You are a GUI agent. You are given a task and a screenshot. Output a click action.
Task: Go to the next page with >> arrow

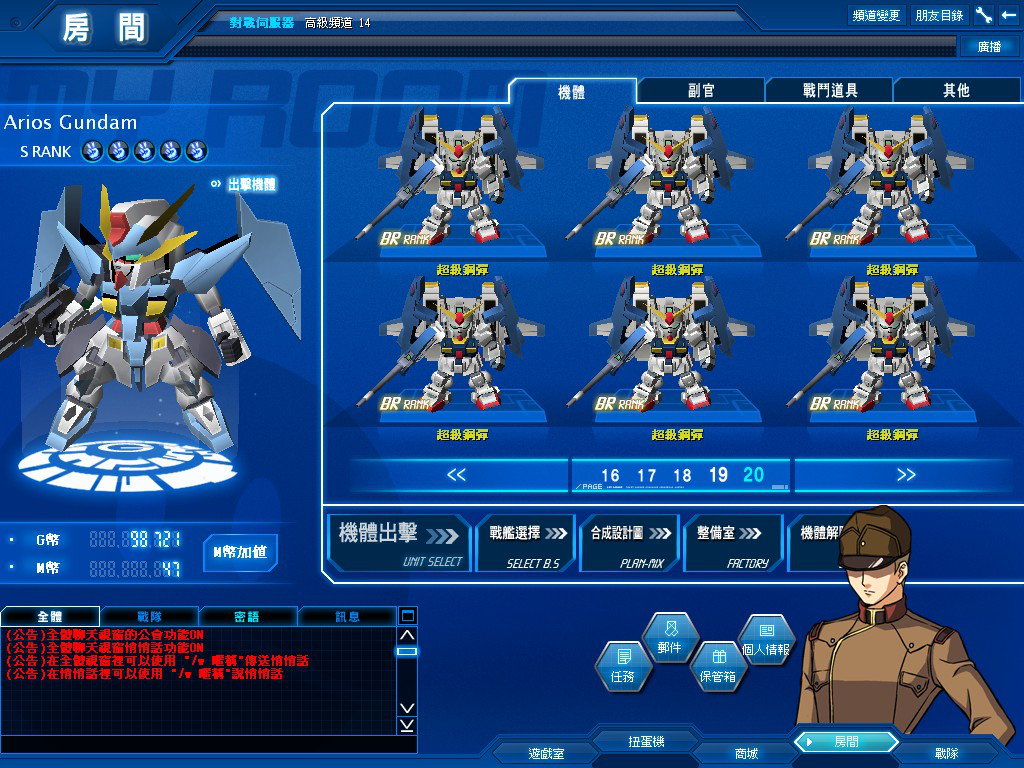[906, 475]
